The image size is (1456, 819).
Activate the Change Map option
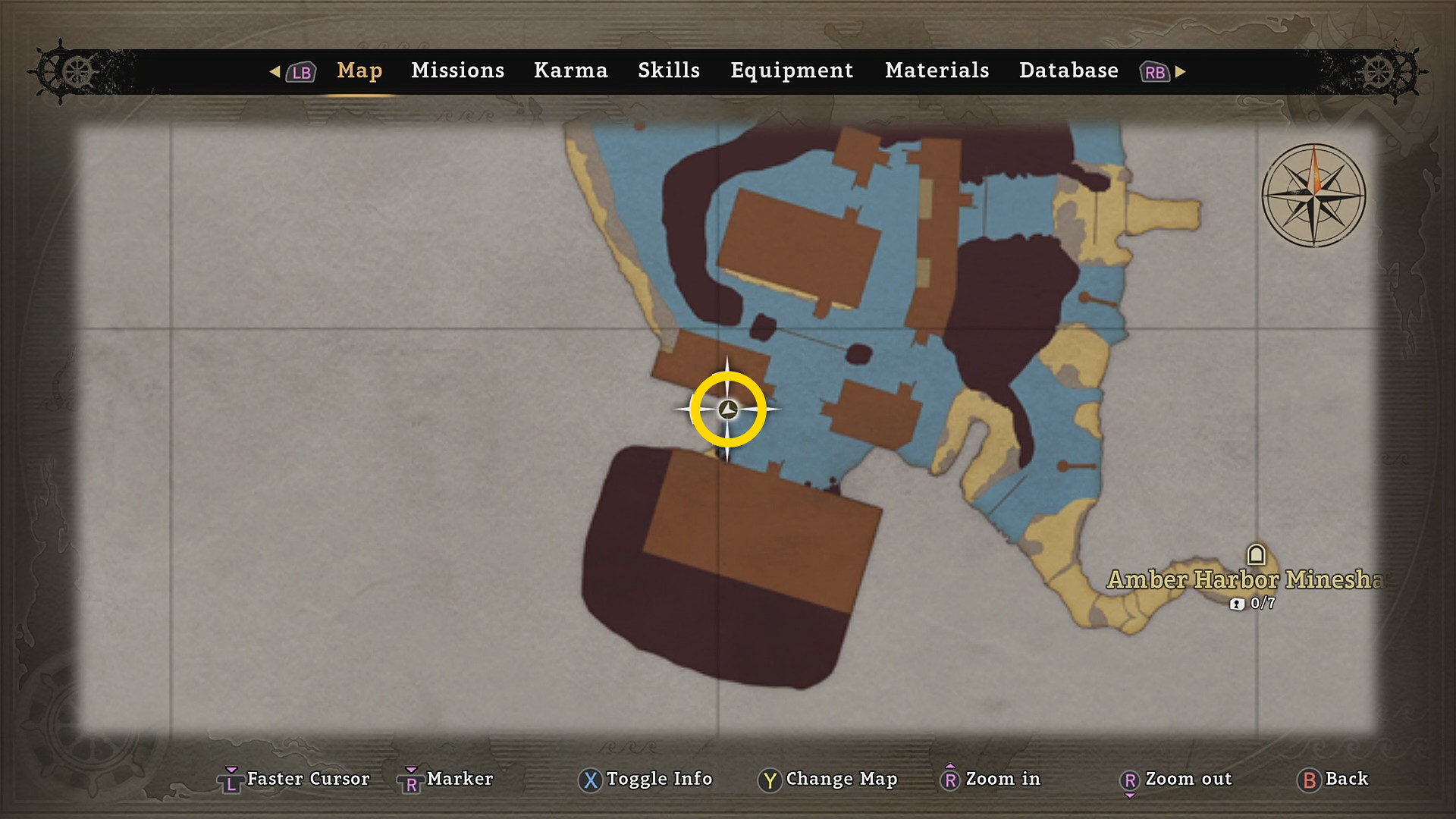point(827,779)
